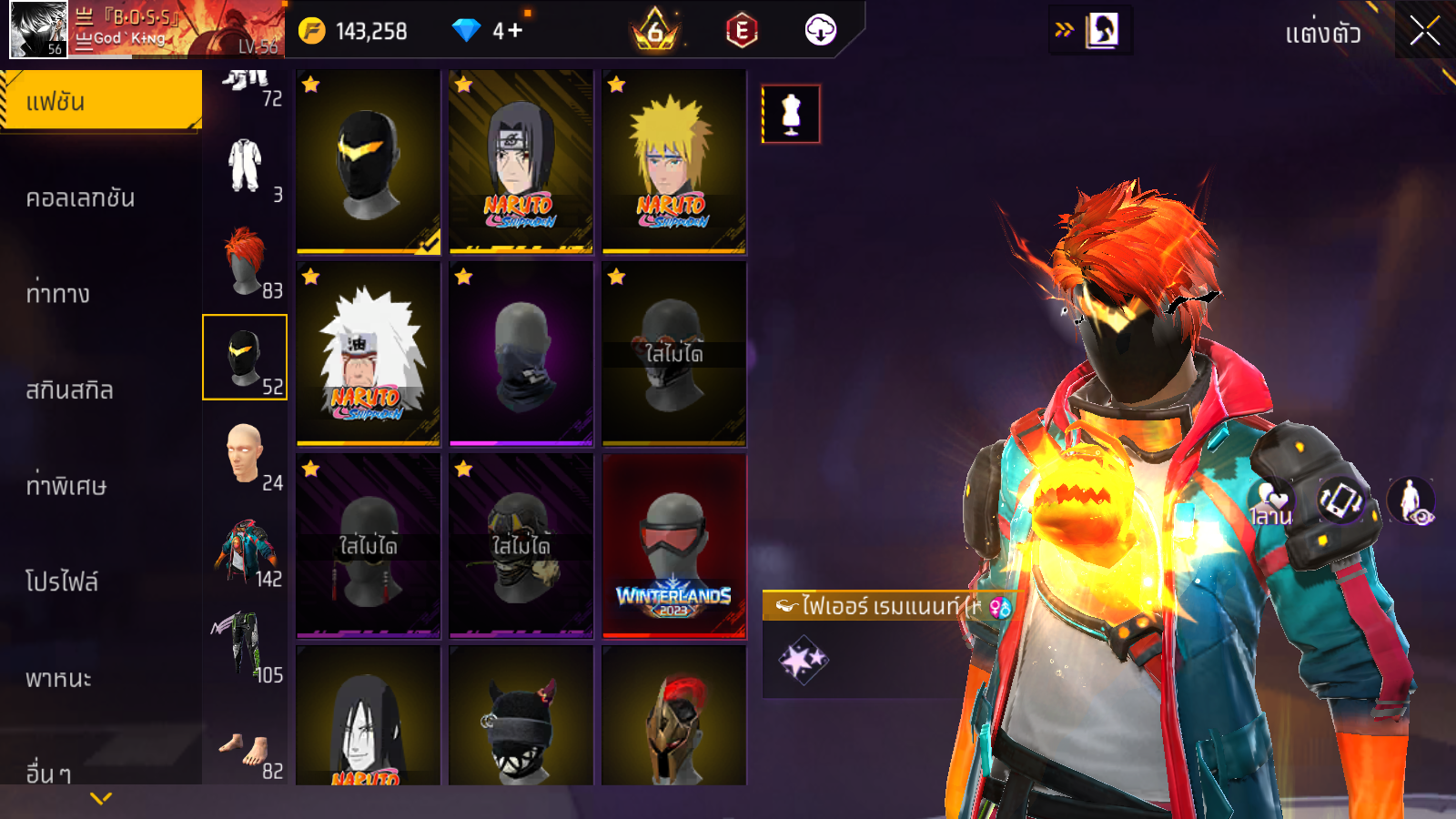This screenshot has width=1456, height=819.
Task: Pick the Winterlands 2023 red goggles mask
Action: (673, 545)
